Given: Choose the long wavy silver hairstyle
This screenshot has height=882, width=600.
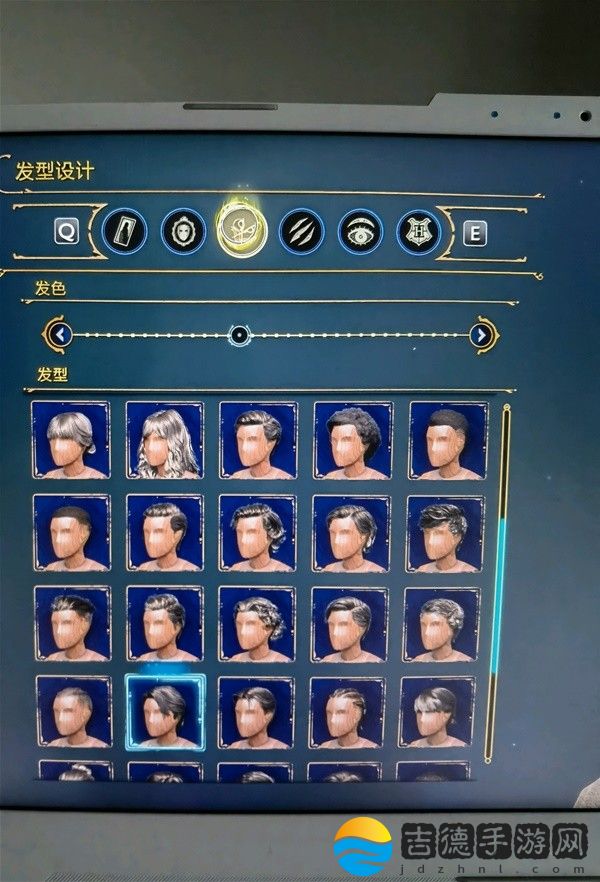Looking at the screenshot, I should coord(164,440).
